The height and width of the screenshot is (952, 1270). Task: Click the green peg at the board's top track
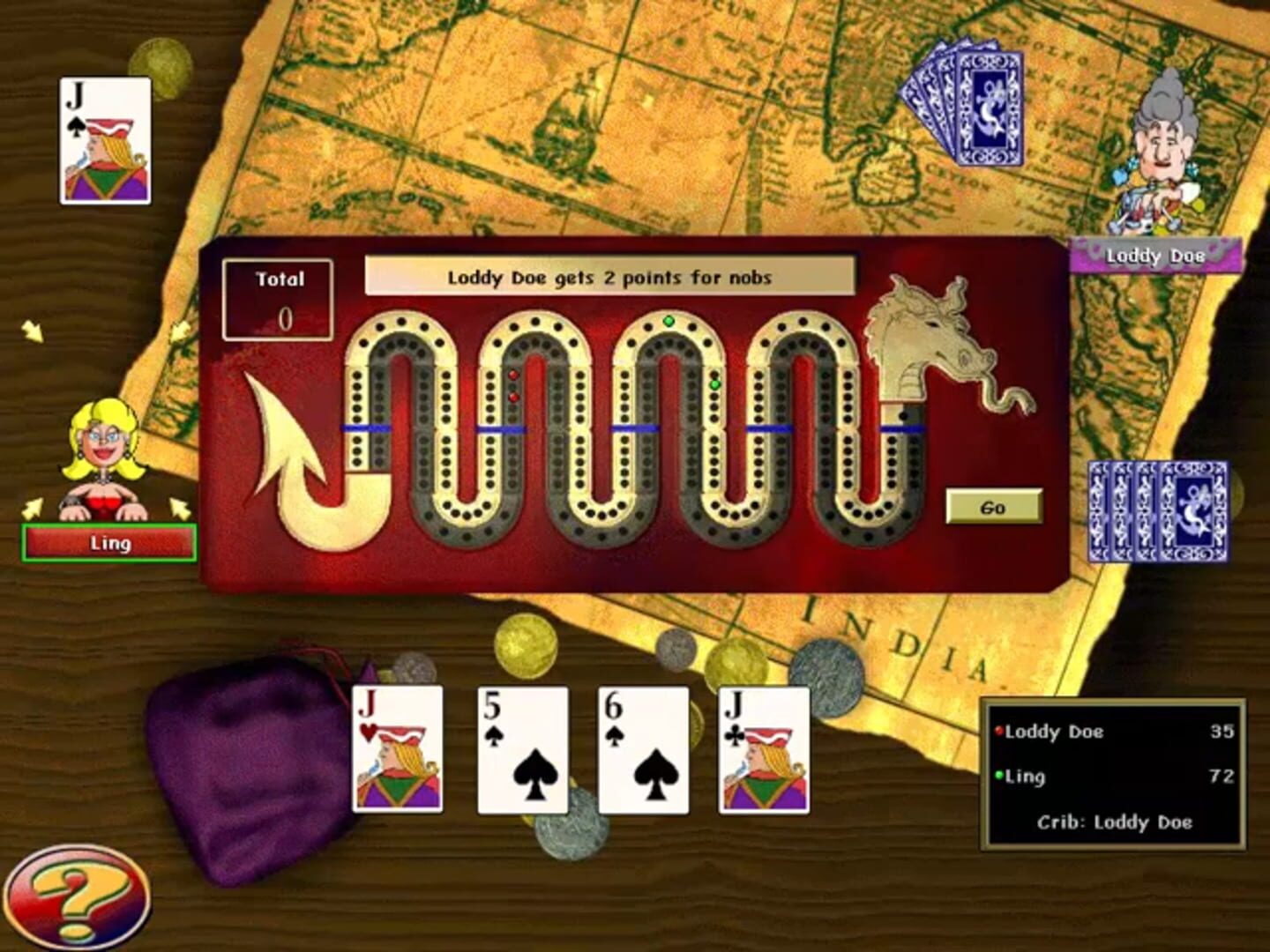[669, 322]
